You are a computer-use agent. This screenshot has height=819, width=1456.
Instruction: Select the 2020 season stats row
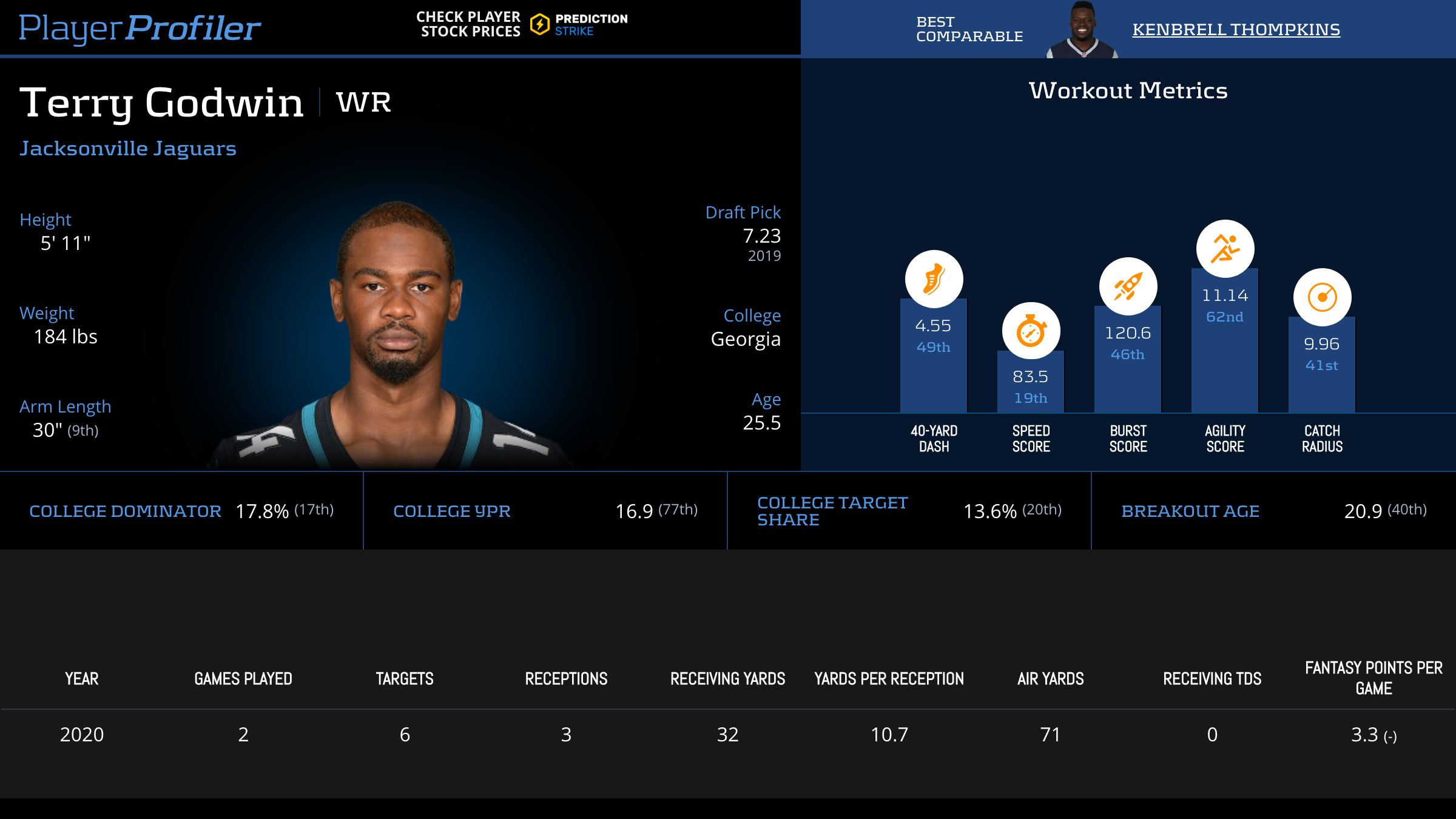pos(728,735)
